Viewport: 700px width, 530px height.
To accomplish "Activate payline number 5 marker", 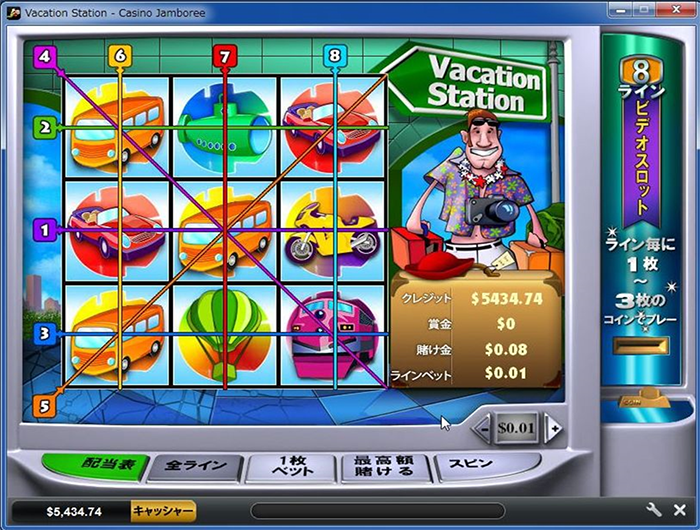I will [44, 405].
